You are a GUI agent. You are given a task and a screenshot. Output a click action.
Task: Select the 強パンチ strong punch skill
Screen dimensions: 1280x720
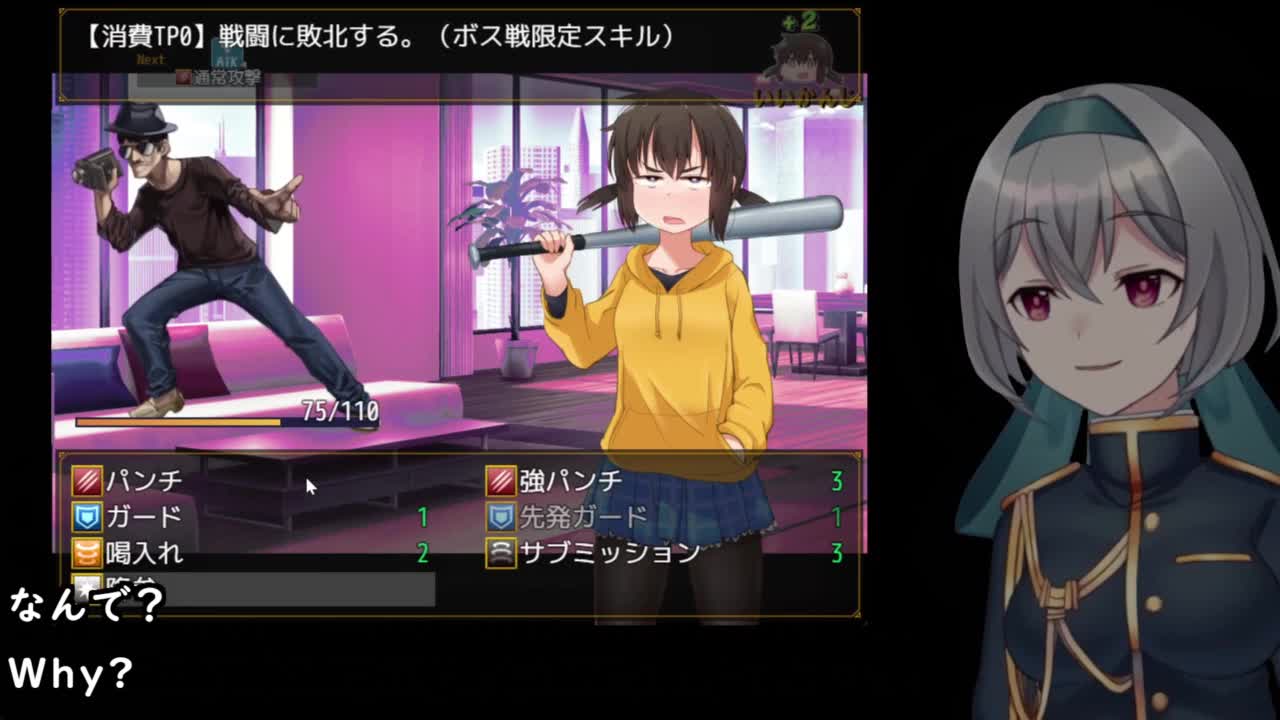pos(570,481)
